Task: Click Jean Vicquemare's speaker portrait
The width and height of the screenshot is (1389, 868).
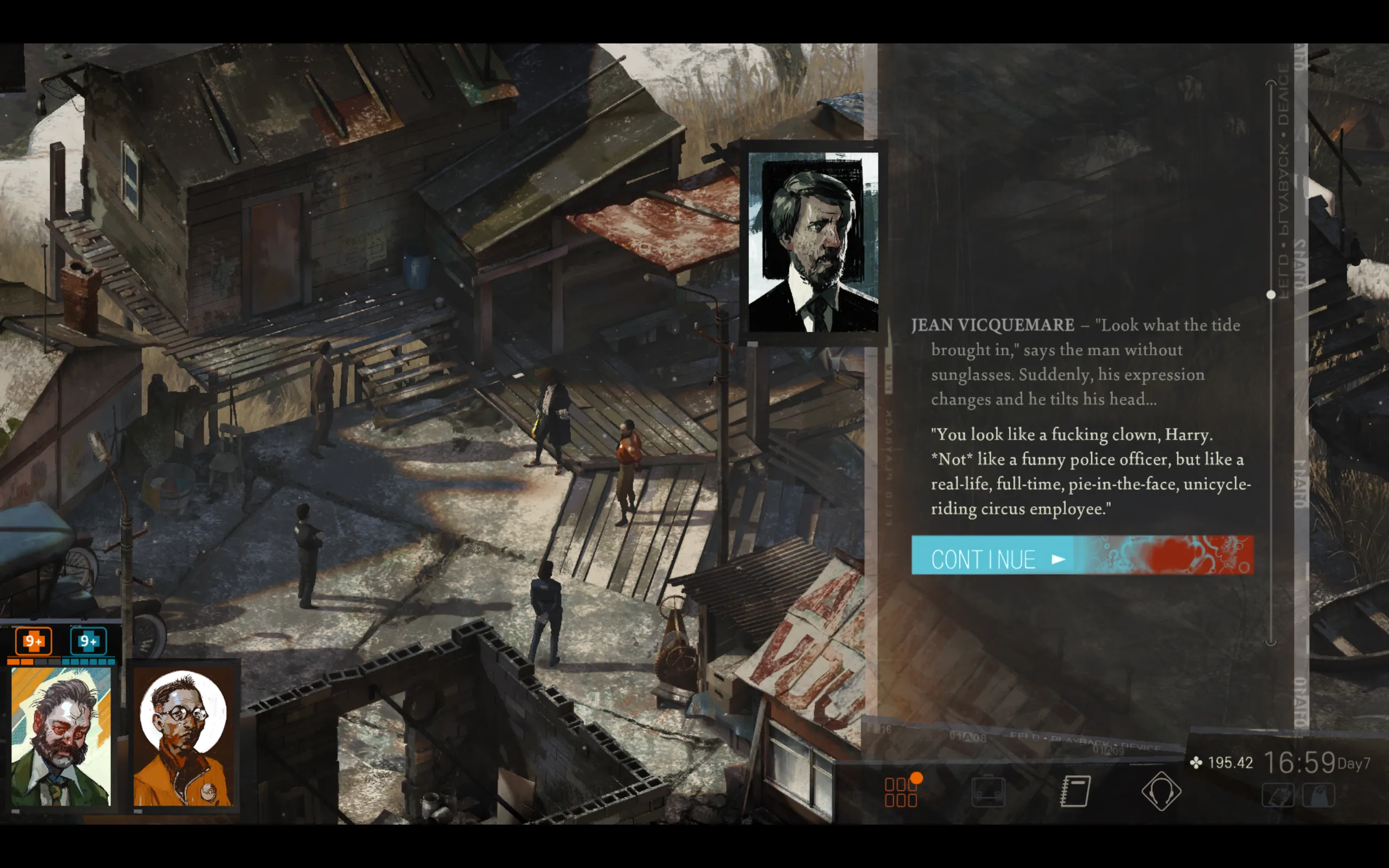Action: coord(813,242)
